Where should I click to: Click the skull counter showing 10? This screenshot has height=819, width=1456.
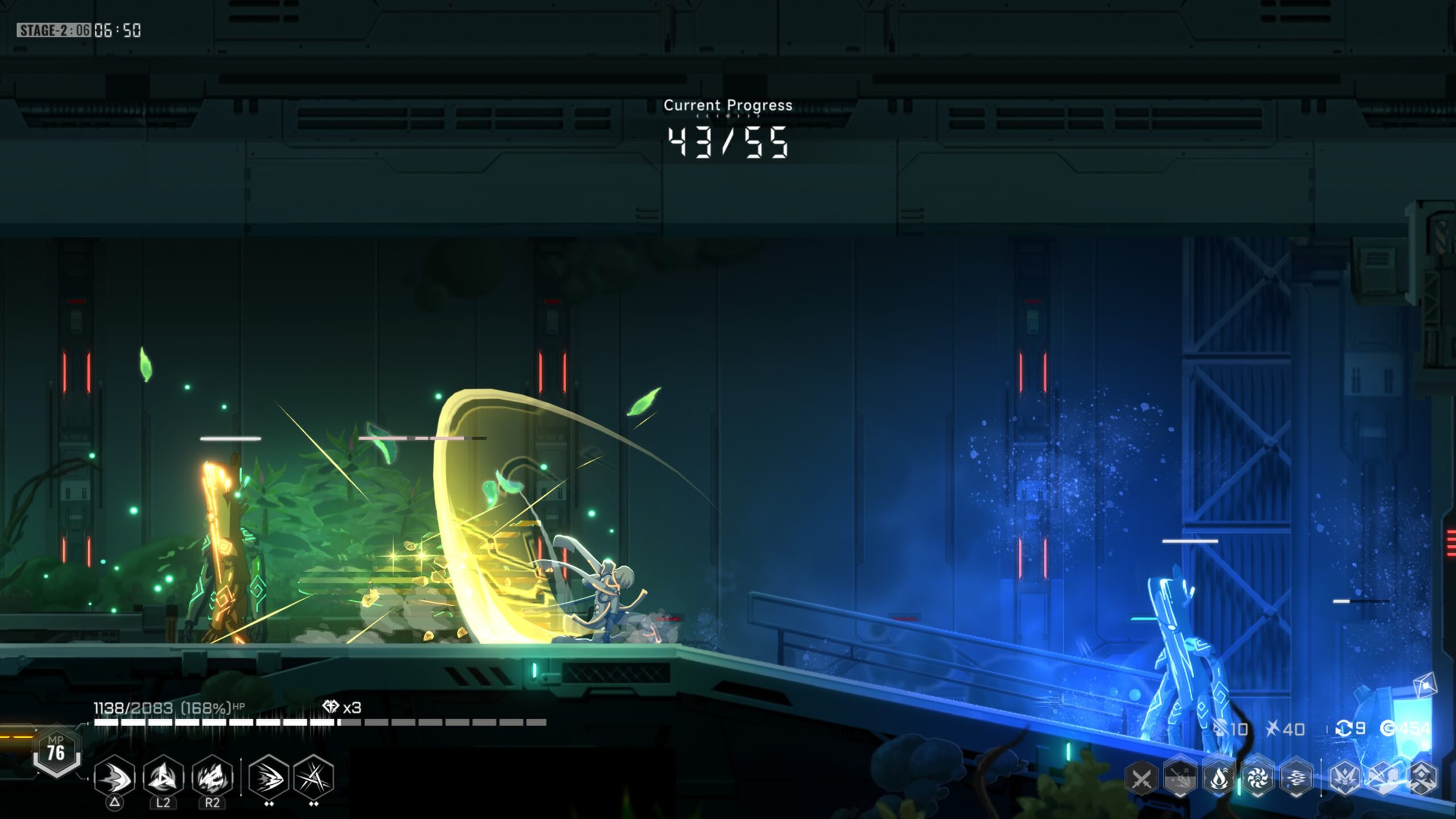point(1231,729)
